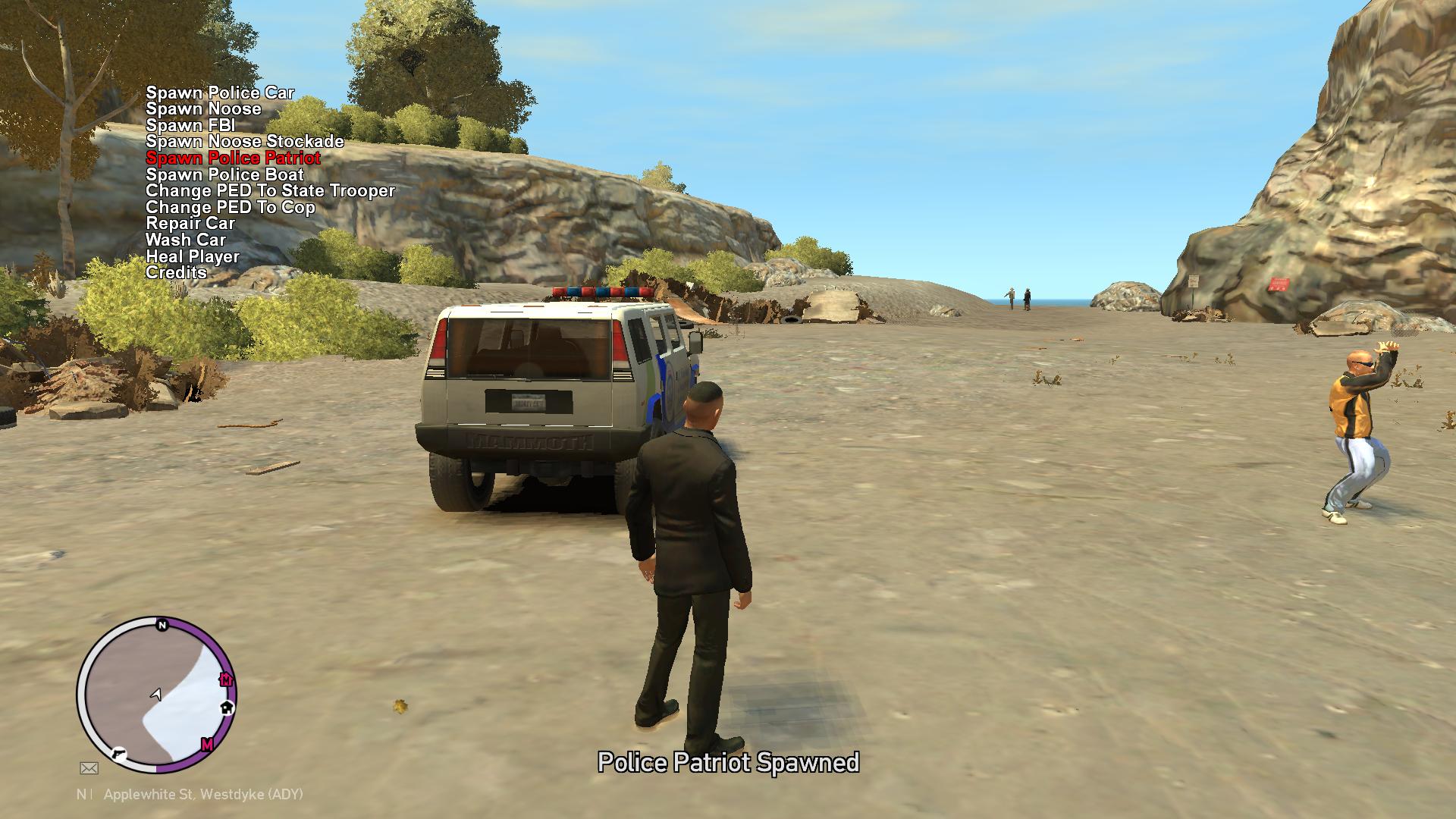The height and width of the screenshot is (819, 1456).
Task: Open the Credits entry
Action: pos(176,272)
